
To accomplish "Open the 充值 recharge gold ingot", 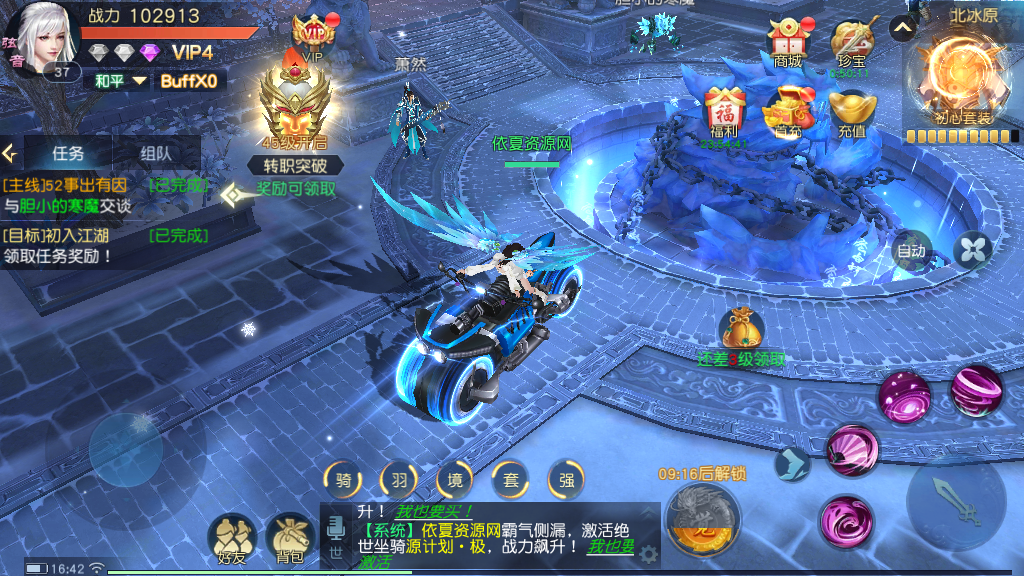I will click(x=852, y=112).
